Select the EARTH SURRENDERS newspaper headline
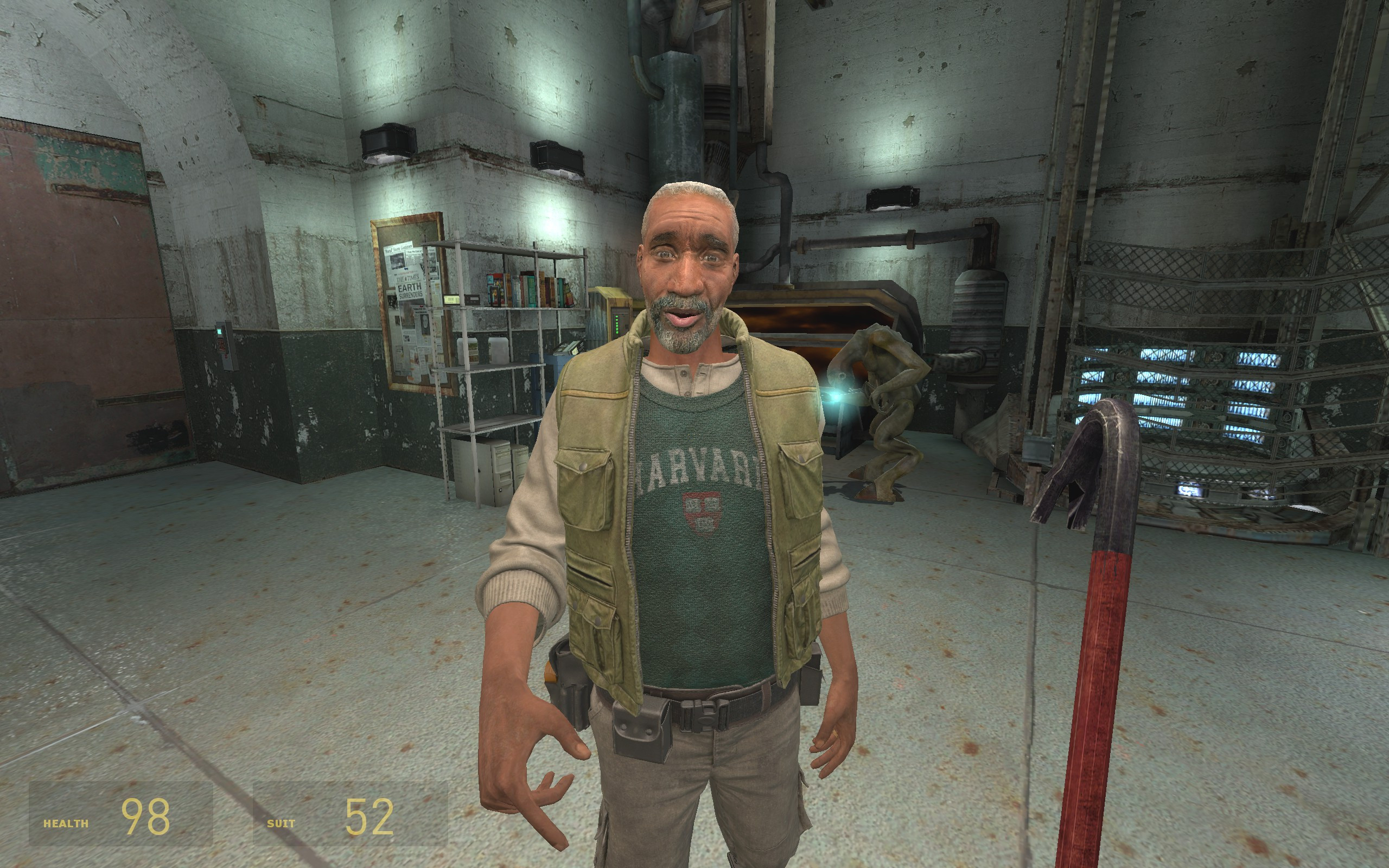 tap(410, 290)
